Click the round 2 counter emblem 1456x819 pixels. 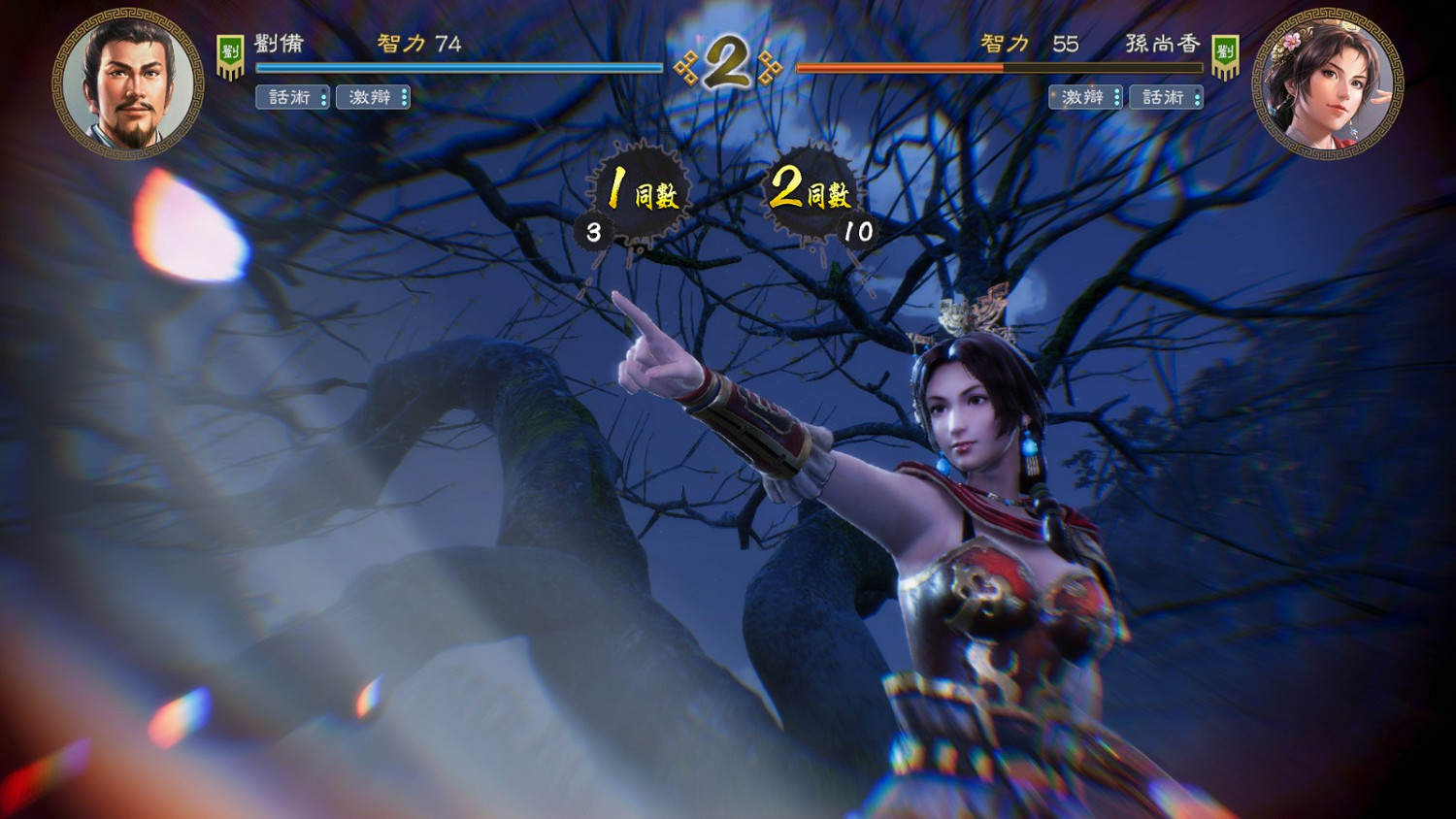click(730, 60)
